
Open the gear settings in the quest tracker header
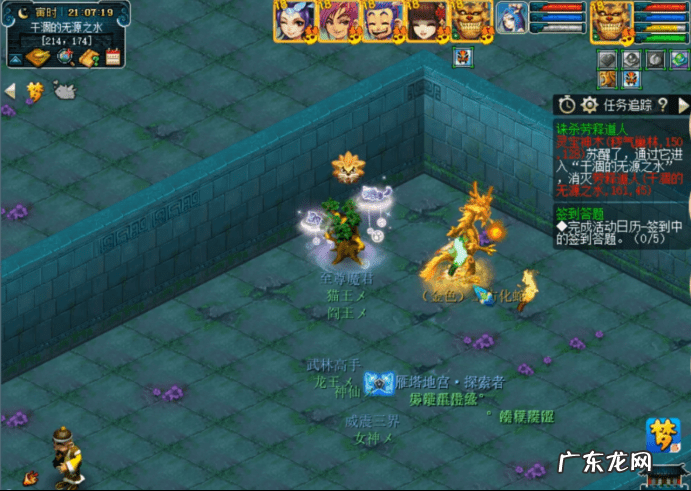(x=589, y=104)
